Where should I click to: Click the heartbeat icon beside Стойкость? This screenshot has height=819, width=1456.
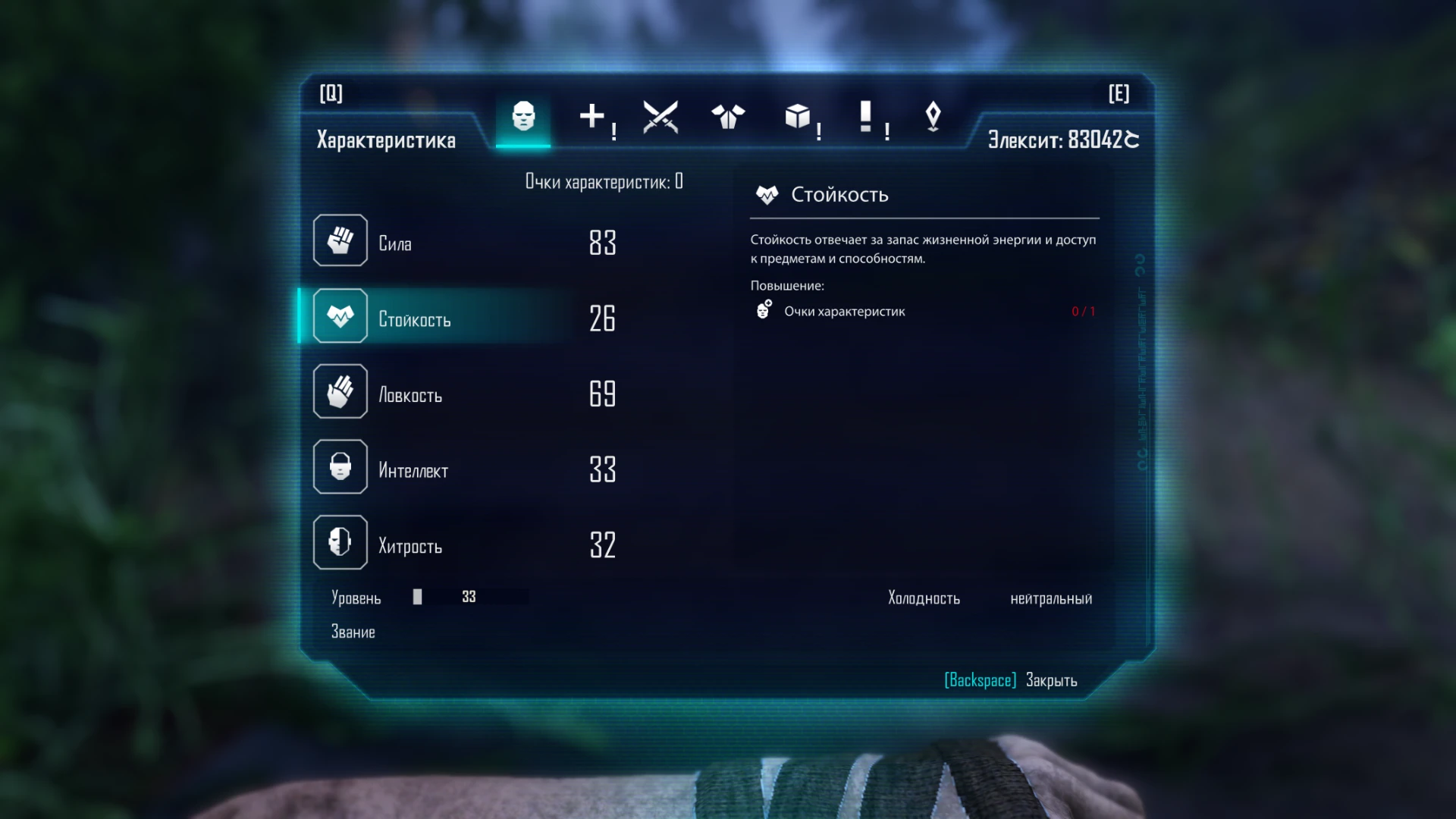pyautogui.click(x=340, y=315)
